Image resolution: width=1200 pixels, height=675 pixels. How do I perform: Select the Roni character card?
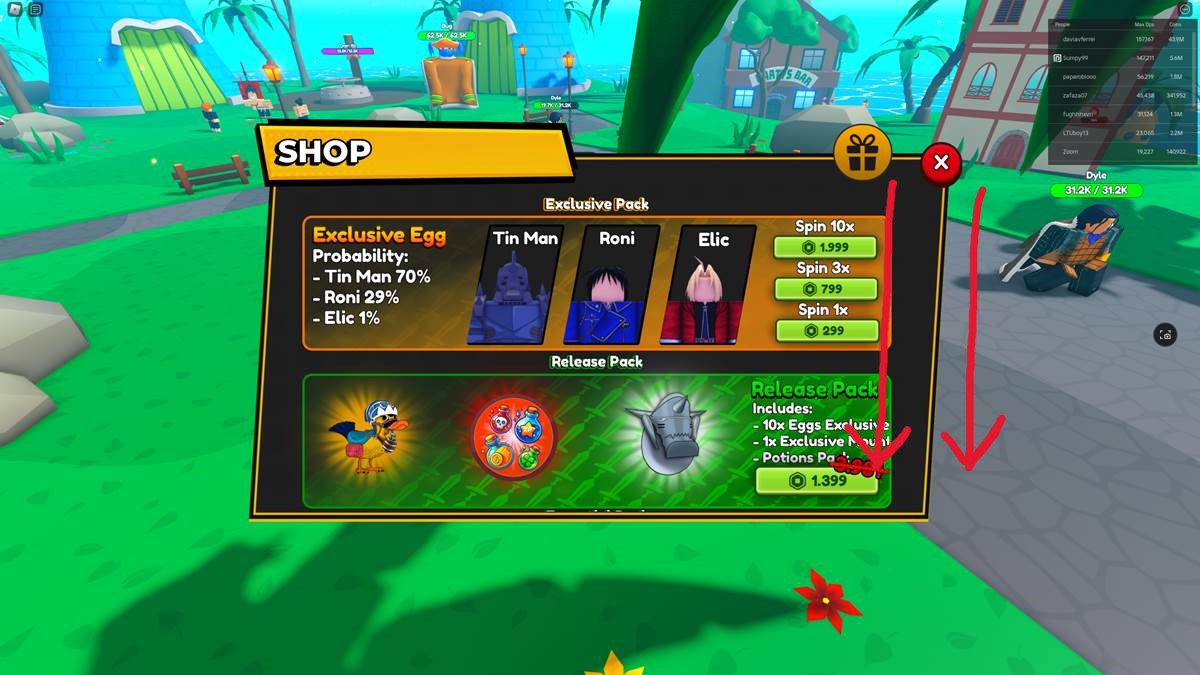[617, 285]
